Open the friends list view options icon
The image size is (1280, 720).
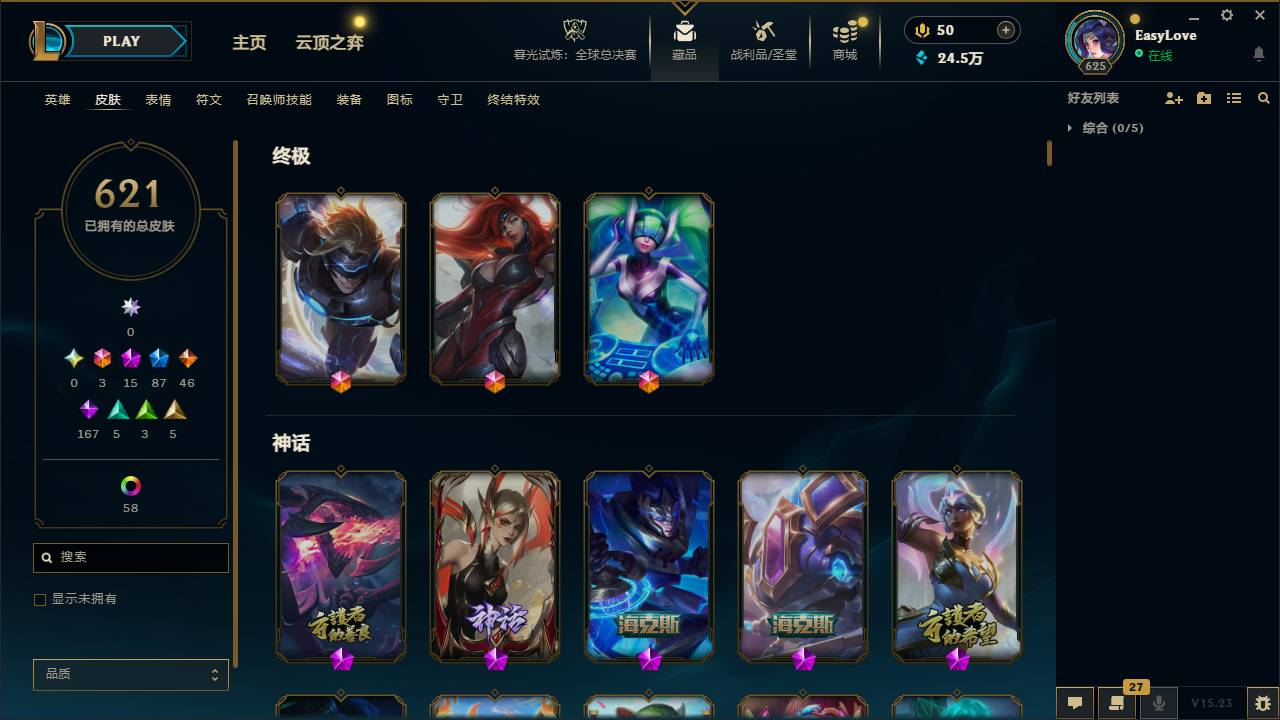pyautogui.click(x=1234, y=97)
